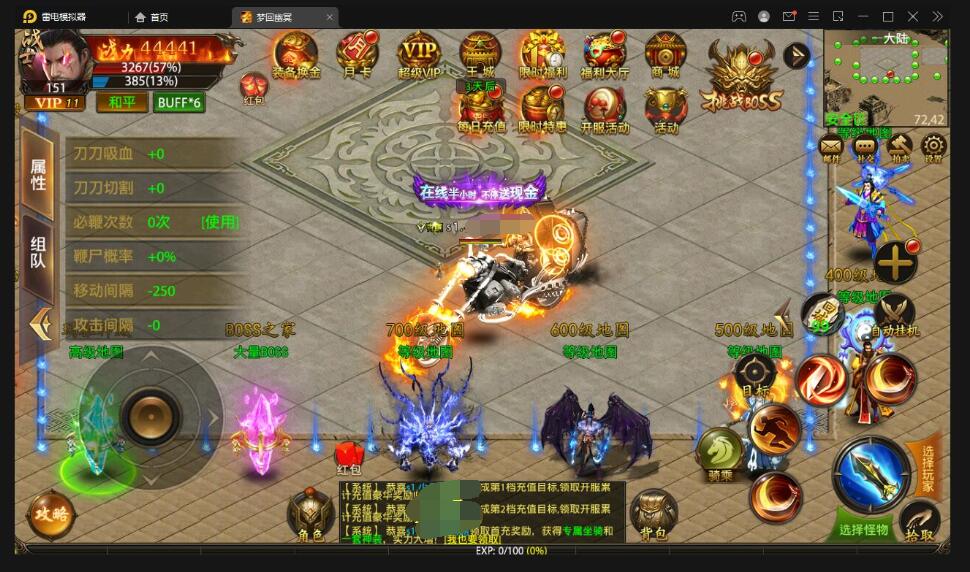
Task: Open the 攻略 strategy guide button
Action: point(50,514)
